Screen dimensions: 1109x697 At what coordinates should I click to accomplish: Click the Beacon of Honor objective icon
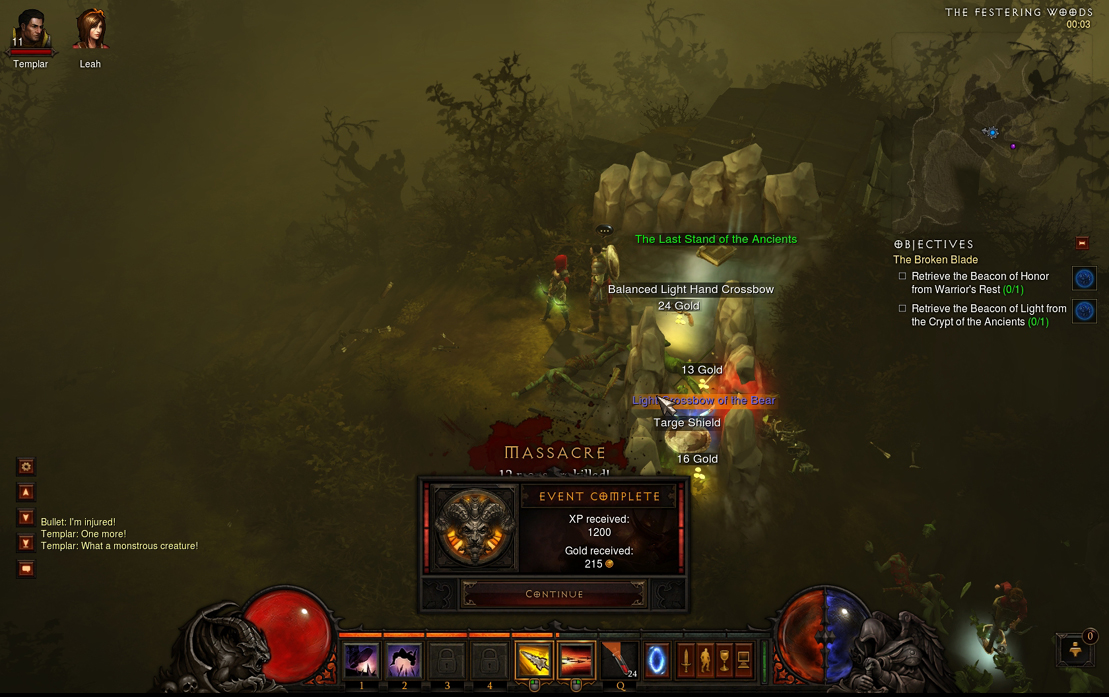(1084, 279)
